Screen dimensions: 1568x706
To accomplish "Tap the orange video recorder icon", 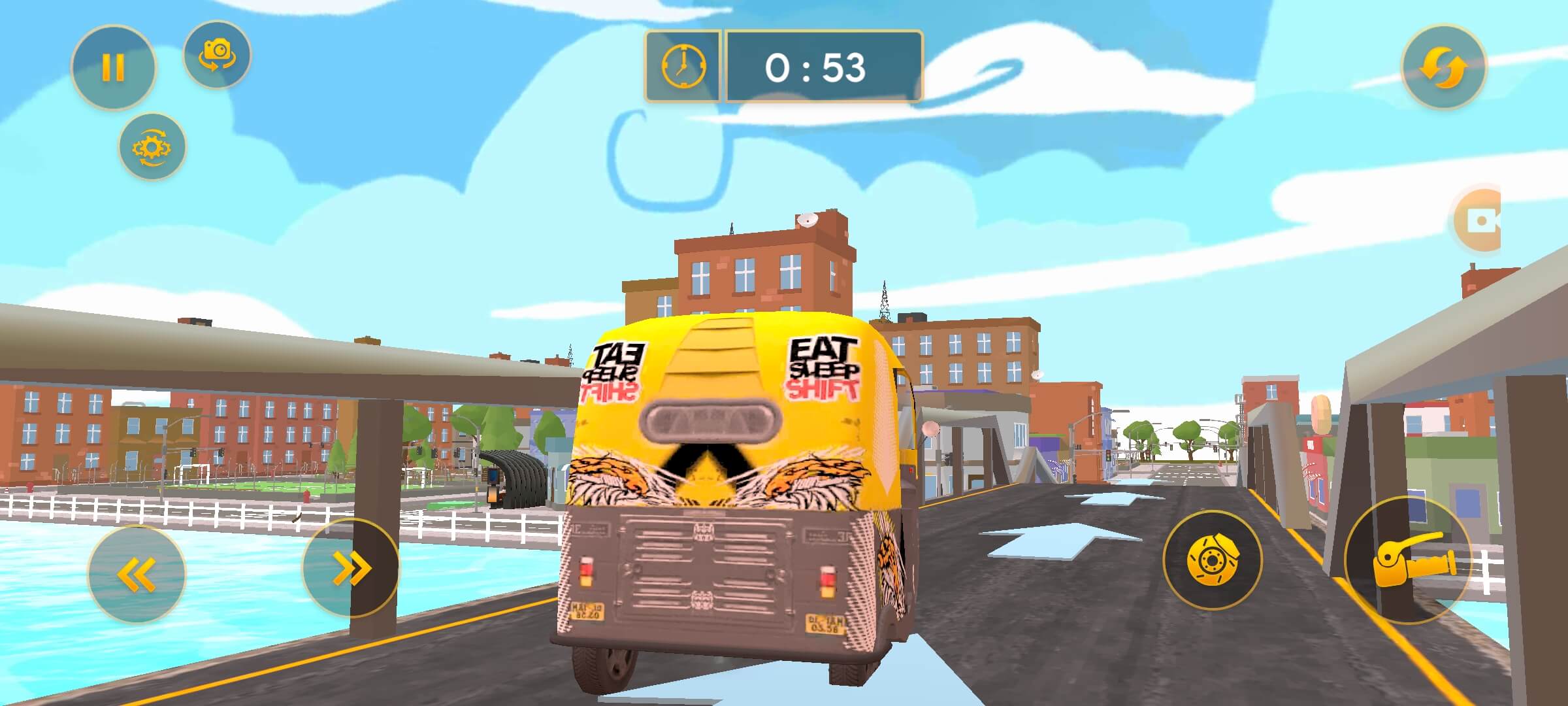I will (1479, 221).
